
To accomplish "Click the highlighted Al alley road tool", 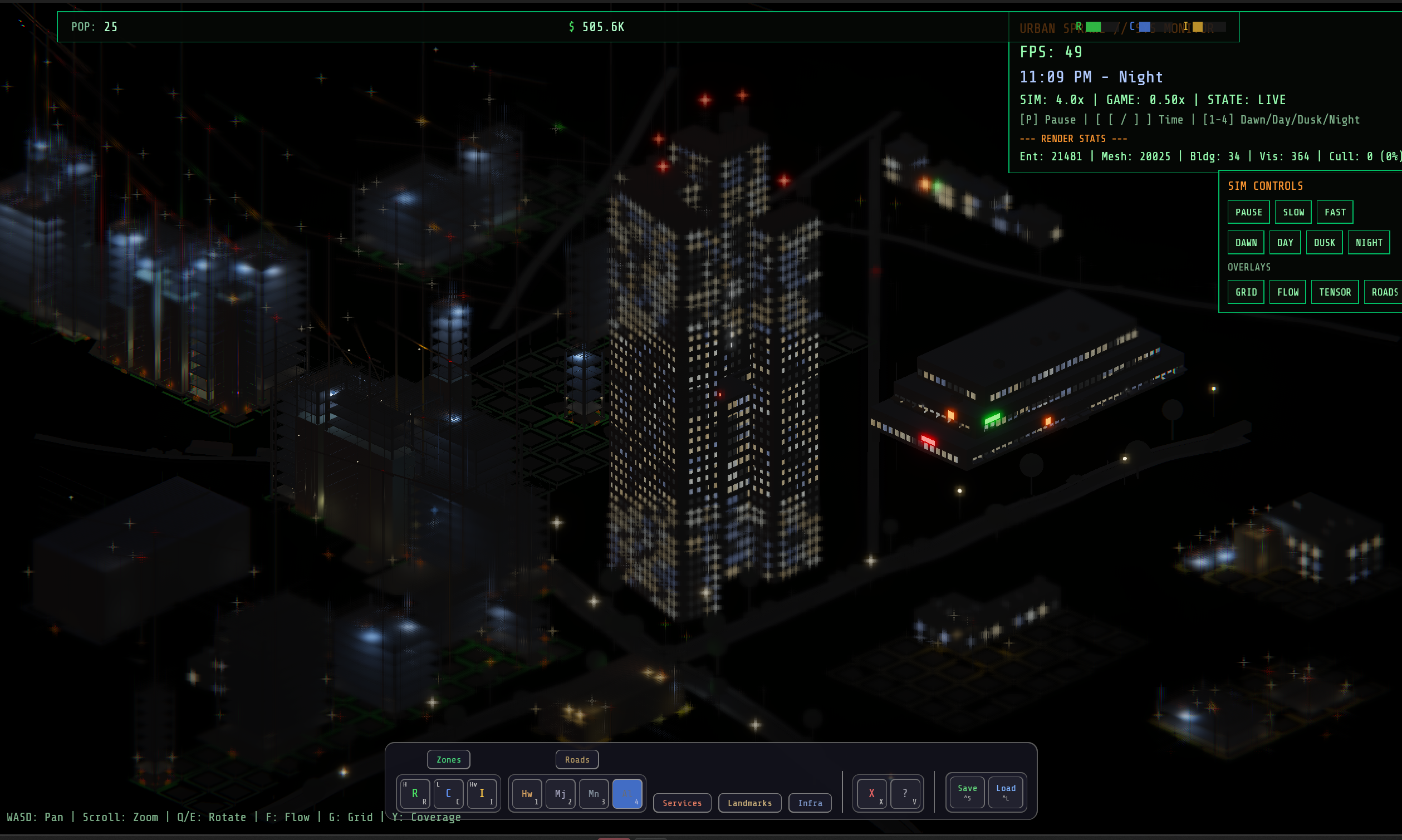I will [x=627, y=794].
